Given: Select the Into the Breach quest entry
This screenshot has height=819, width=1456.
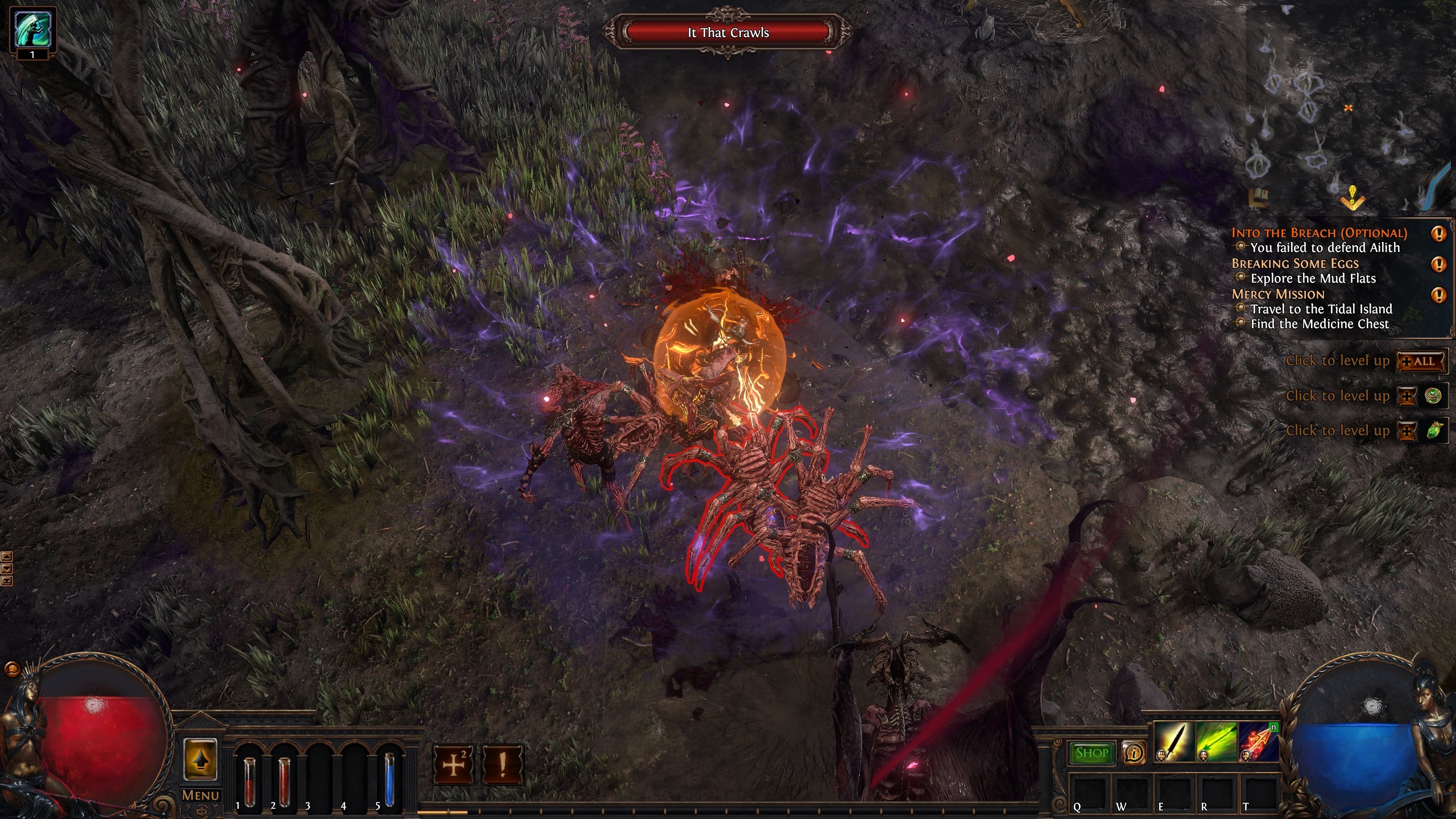Looking at the screenshot, I should coord(1319,233).
